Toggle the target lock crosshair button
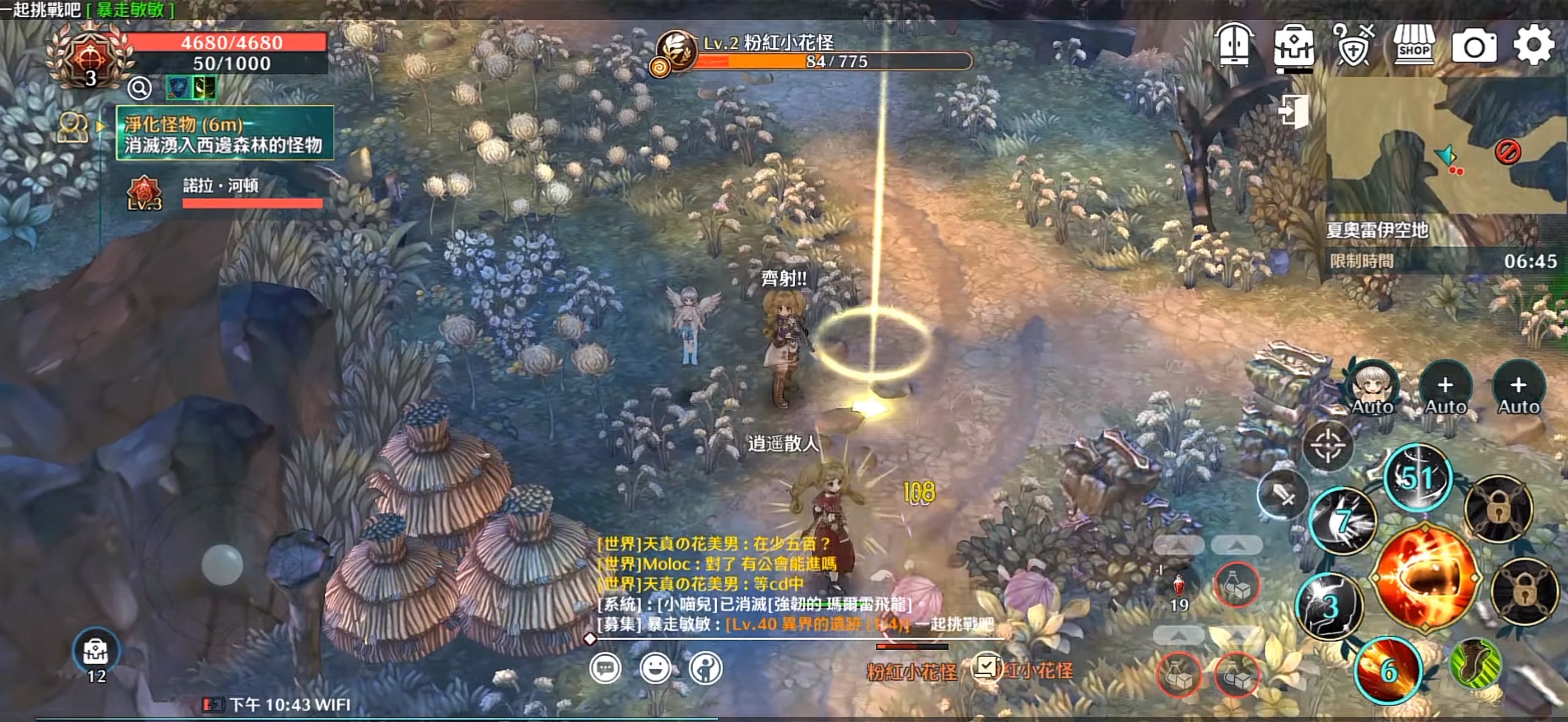This screenshot has width=1568, height=722. tap(1328, 446)
